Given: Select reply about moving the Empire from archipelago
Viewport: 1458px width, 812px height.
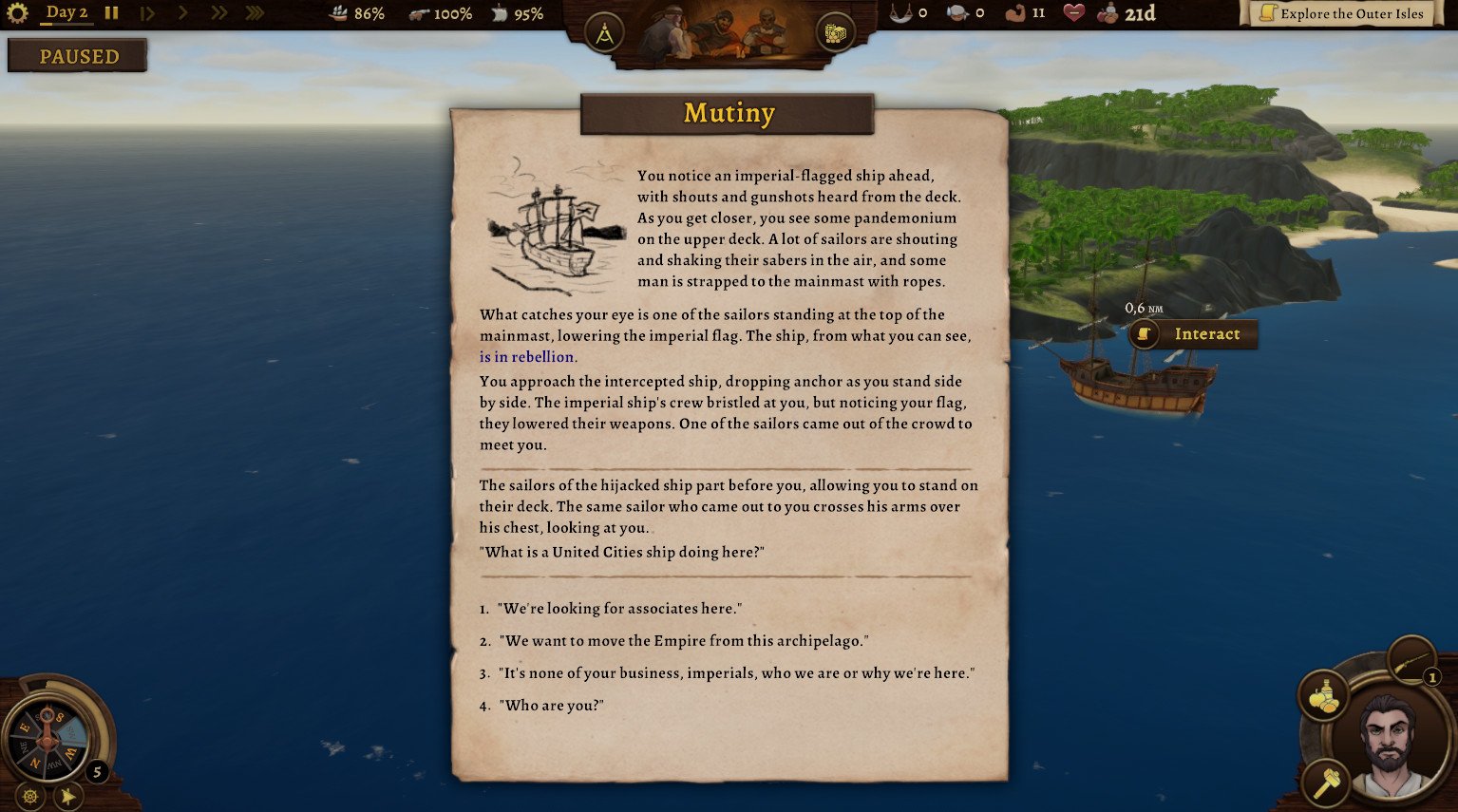Looking at the screenshot, I should [683, 641].
